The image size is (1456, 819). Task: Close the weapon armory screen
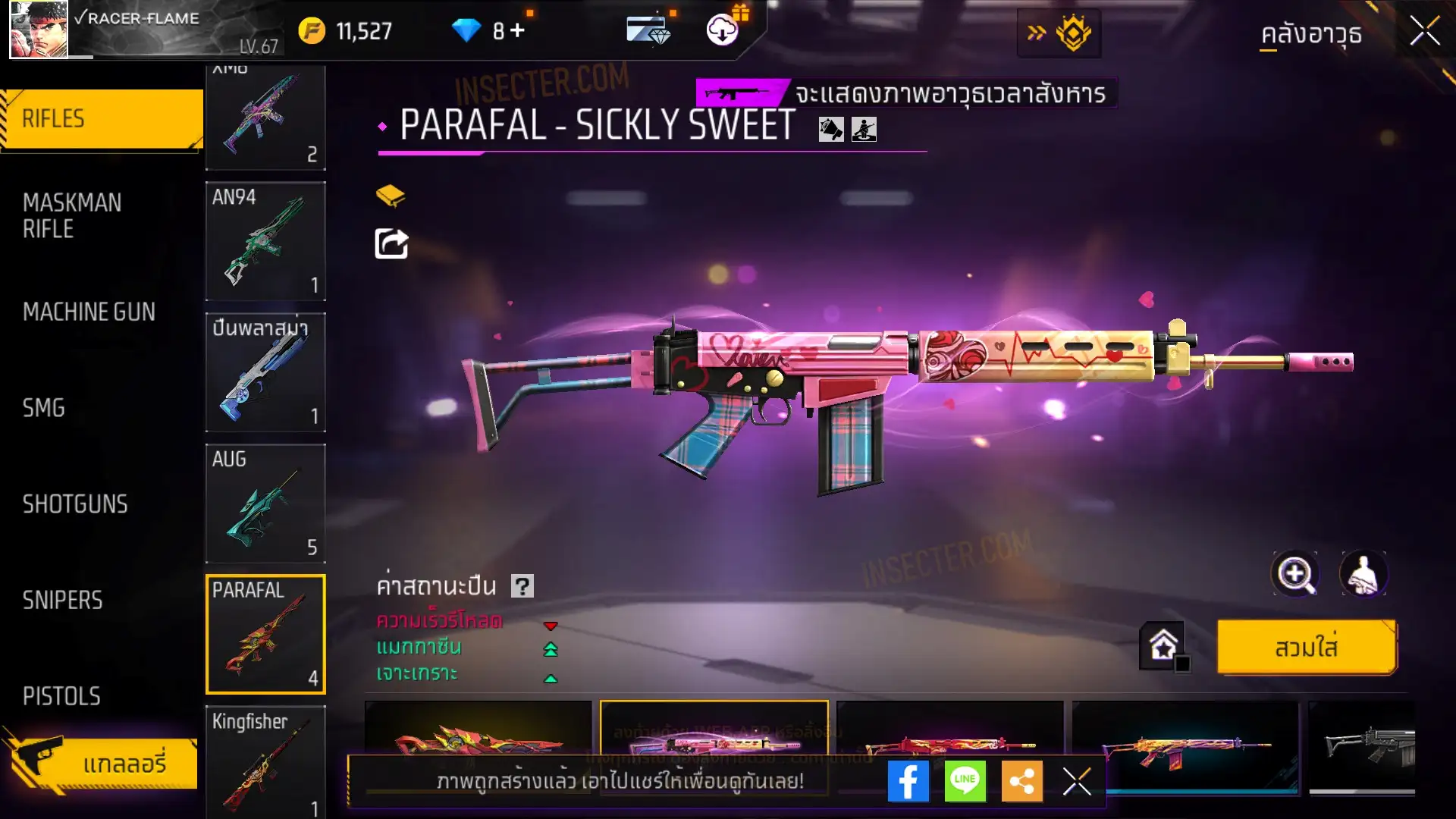[x=1424, y=32]
